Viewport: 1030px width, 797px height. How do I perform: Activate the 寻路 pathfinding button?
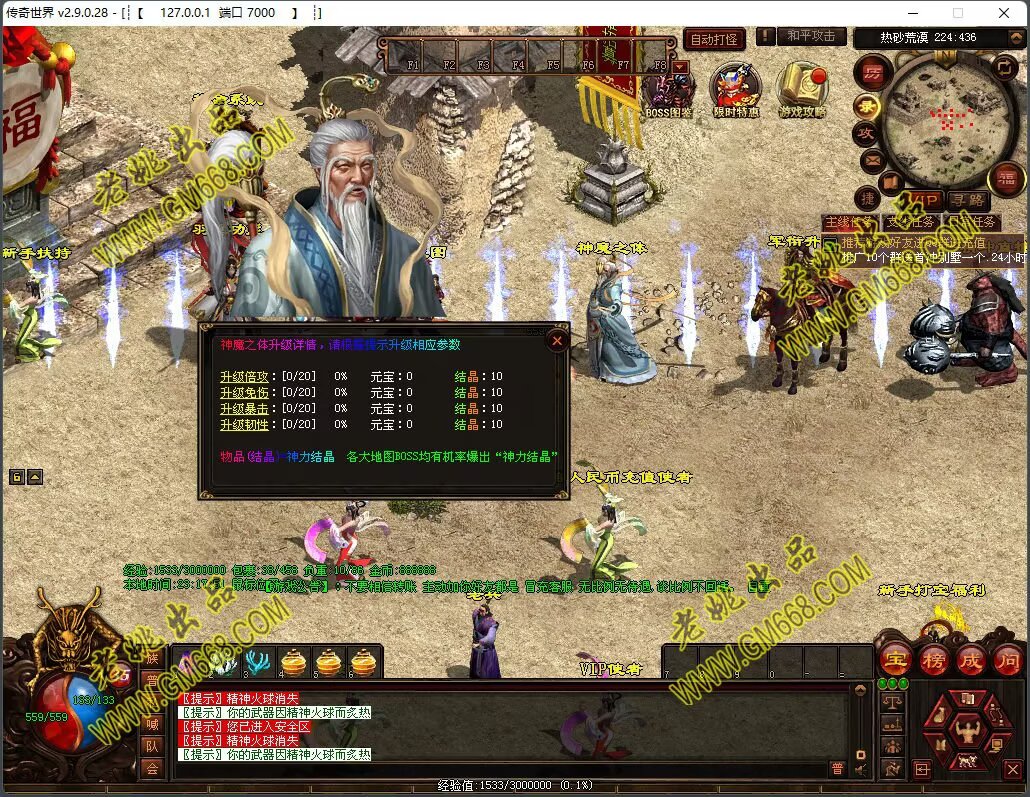click(967, 201)
